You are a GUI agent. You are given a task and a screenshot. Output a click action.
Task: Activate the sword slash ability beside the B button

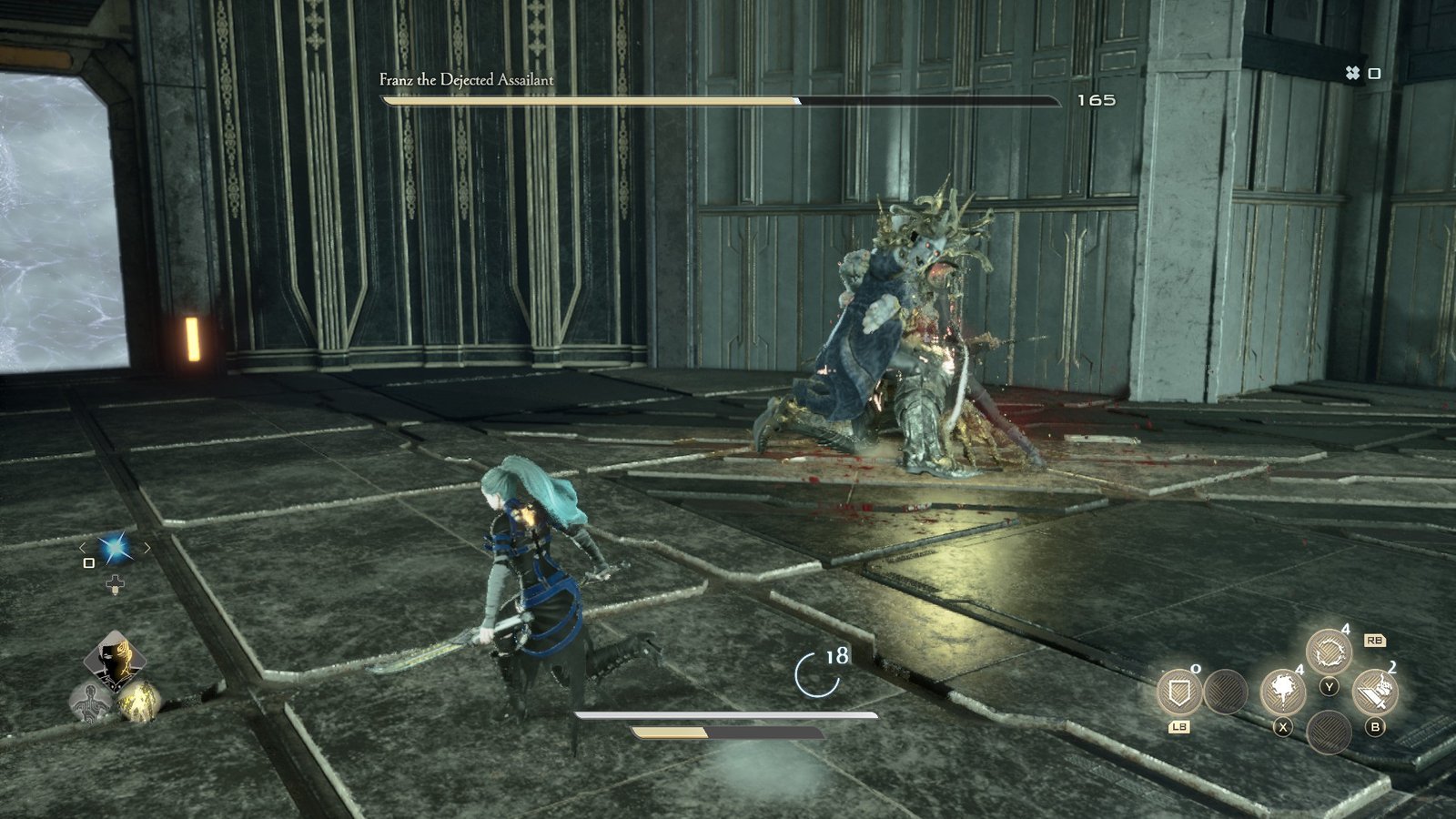pyautogui.click(x=1375, y=690)
